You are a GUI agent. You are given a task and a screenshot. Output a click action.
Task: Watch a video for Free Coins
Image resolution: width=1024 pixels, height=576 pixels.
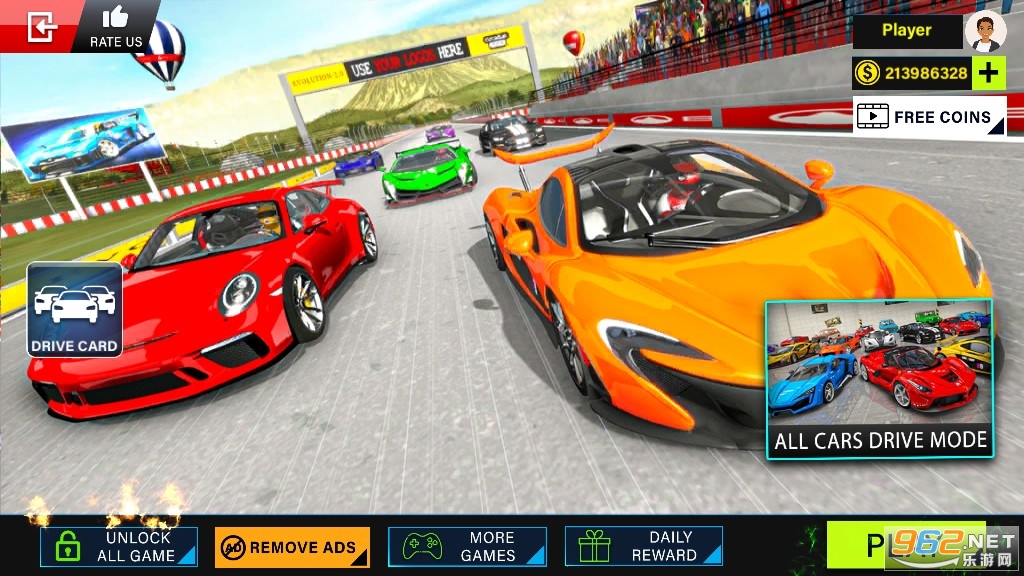[929, 117]
